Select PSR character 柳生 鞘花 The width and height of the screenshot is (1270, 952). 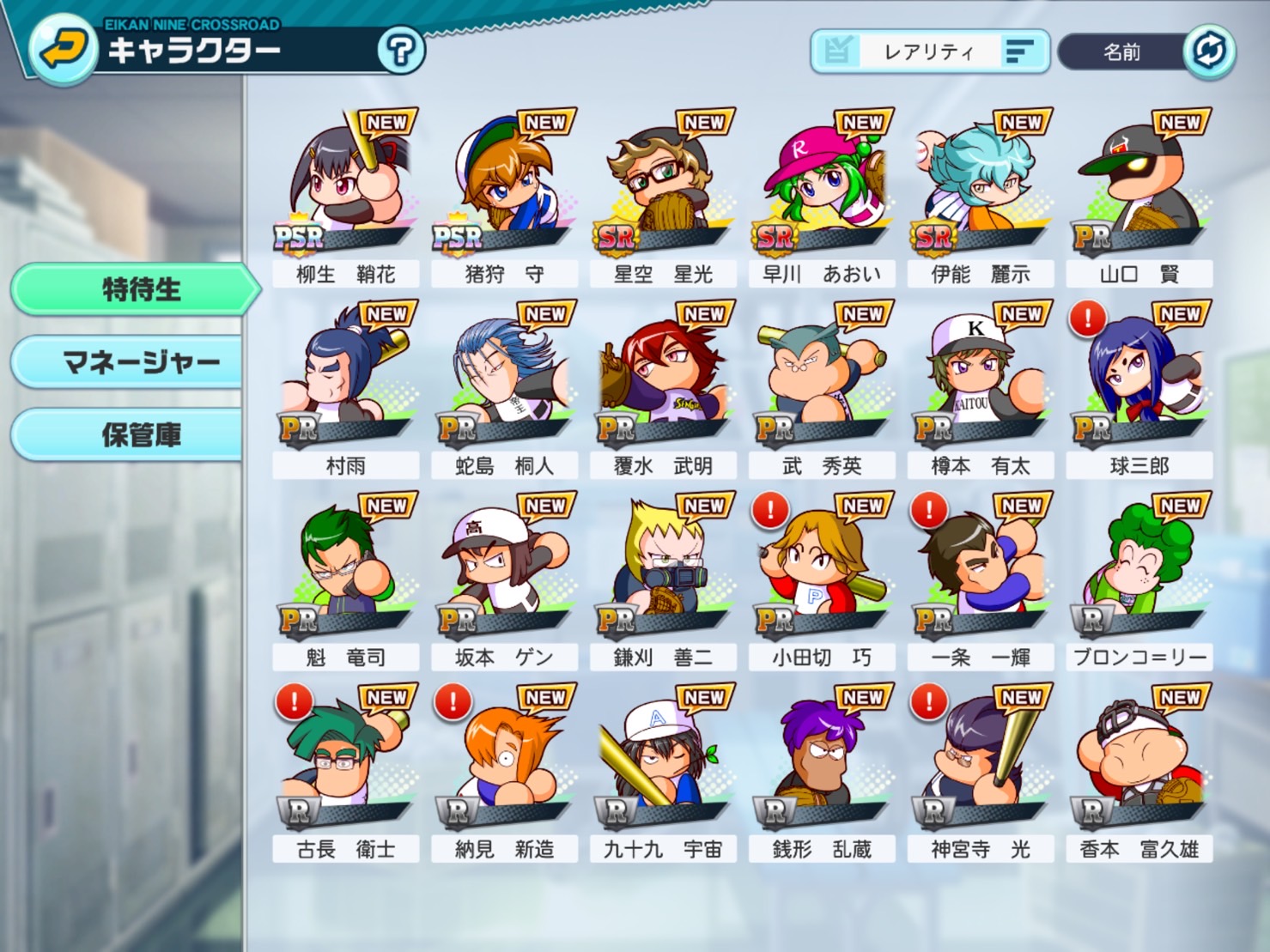[x=345, y=197]
